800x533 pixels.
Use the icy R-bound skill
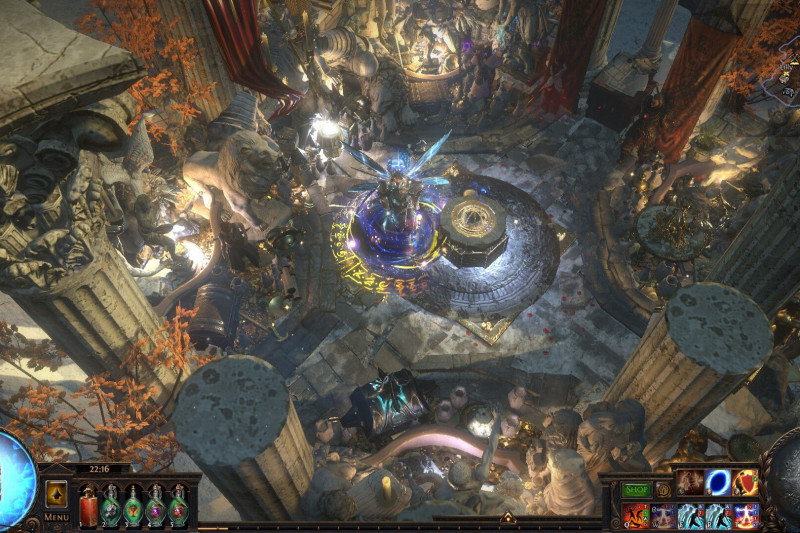(x=718, y=516)
